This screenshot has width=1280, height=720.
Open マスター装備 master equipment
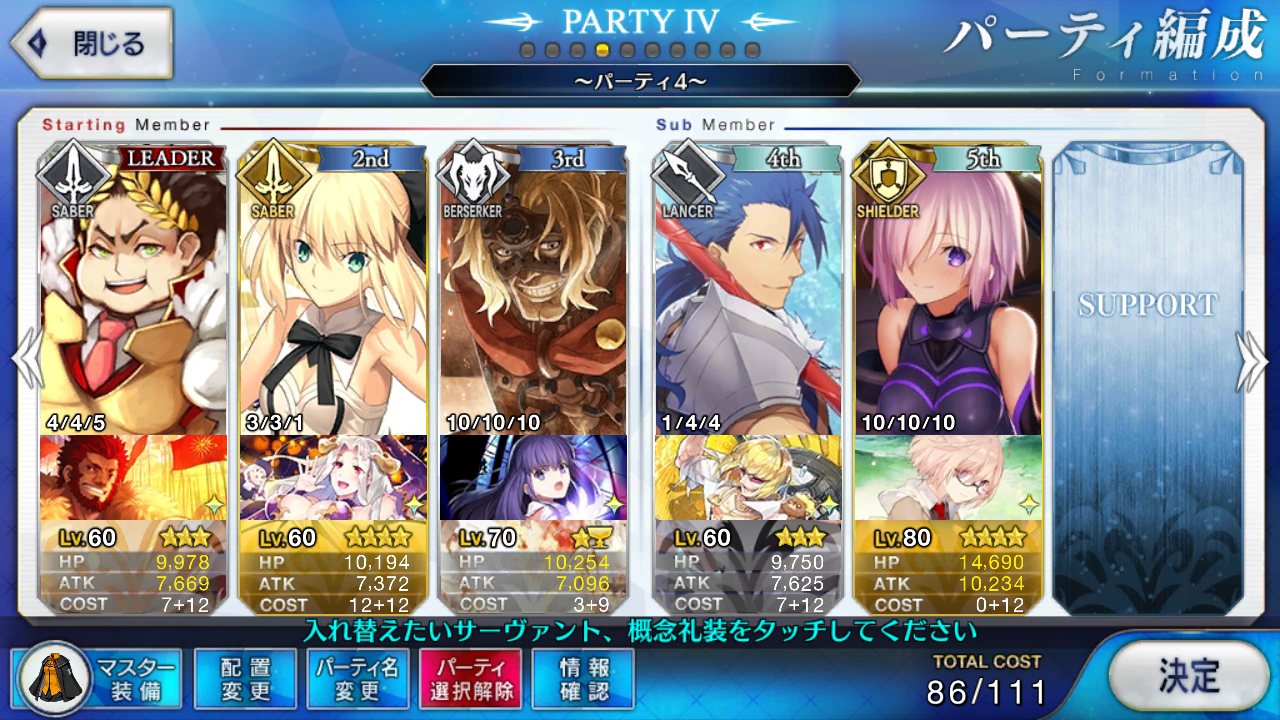click(x=98, y=678)
